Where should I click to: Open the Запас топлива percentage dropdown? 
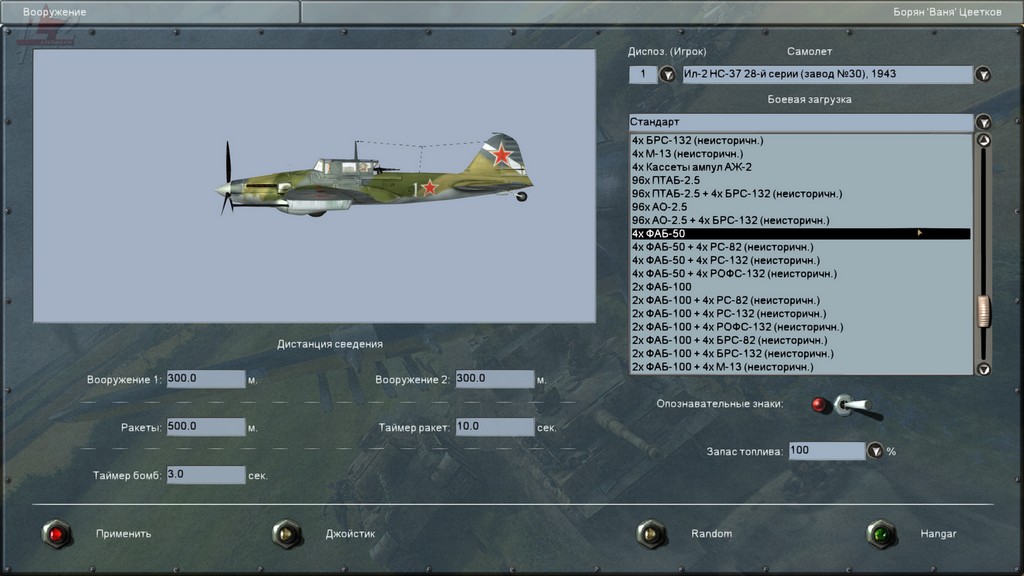(x=875, y=451)
